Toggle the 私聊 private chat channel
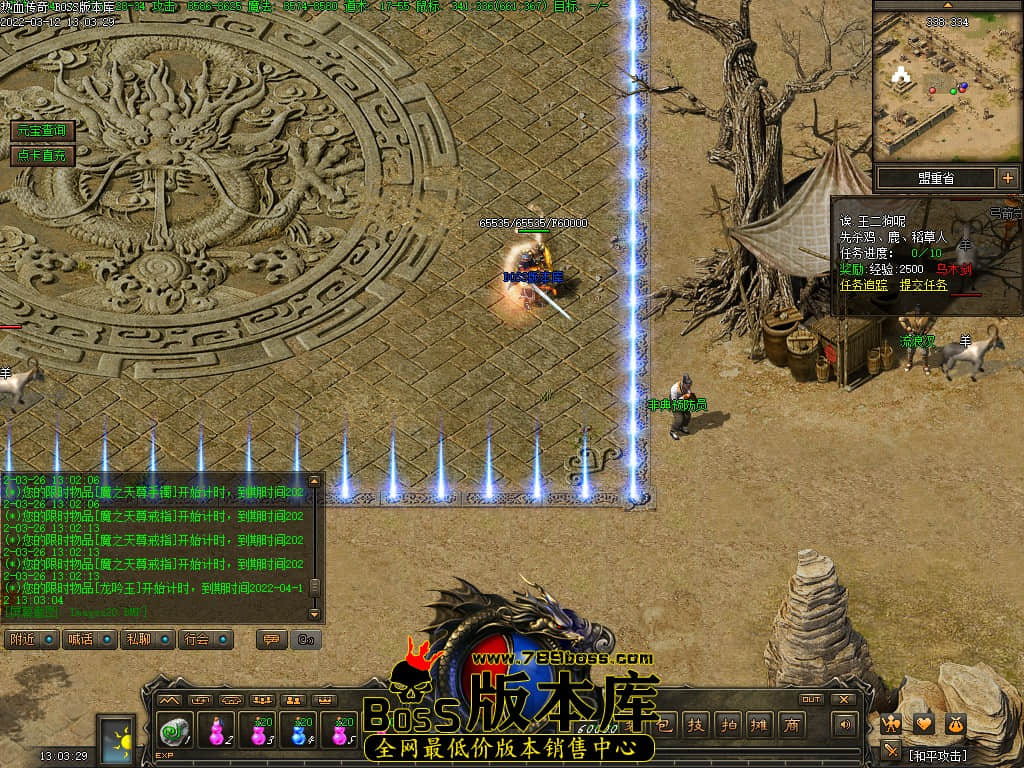 [x=147, y=639]
